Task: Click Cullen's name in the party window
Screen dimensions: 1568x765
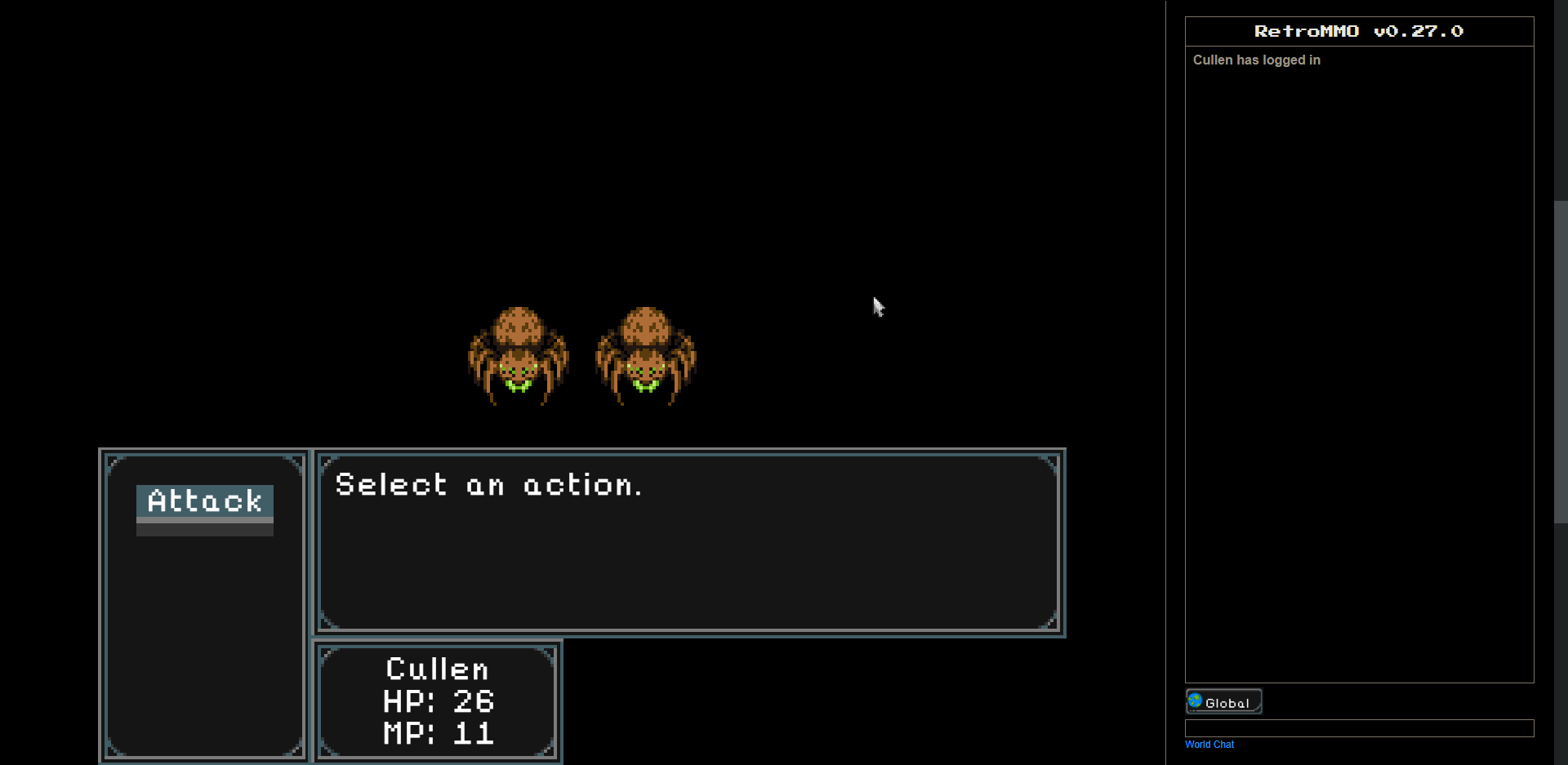Action: coord(437,669)
